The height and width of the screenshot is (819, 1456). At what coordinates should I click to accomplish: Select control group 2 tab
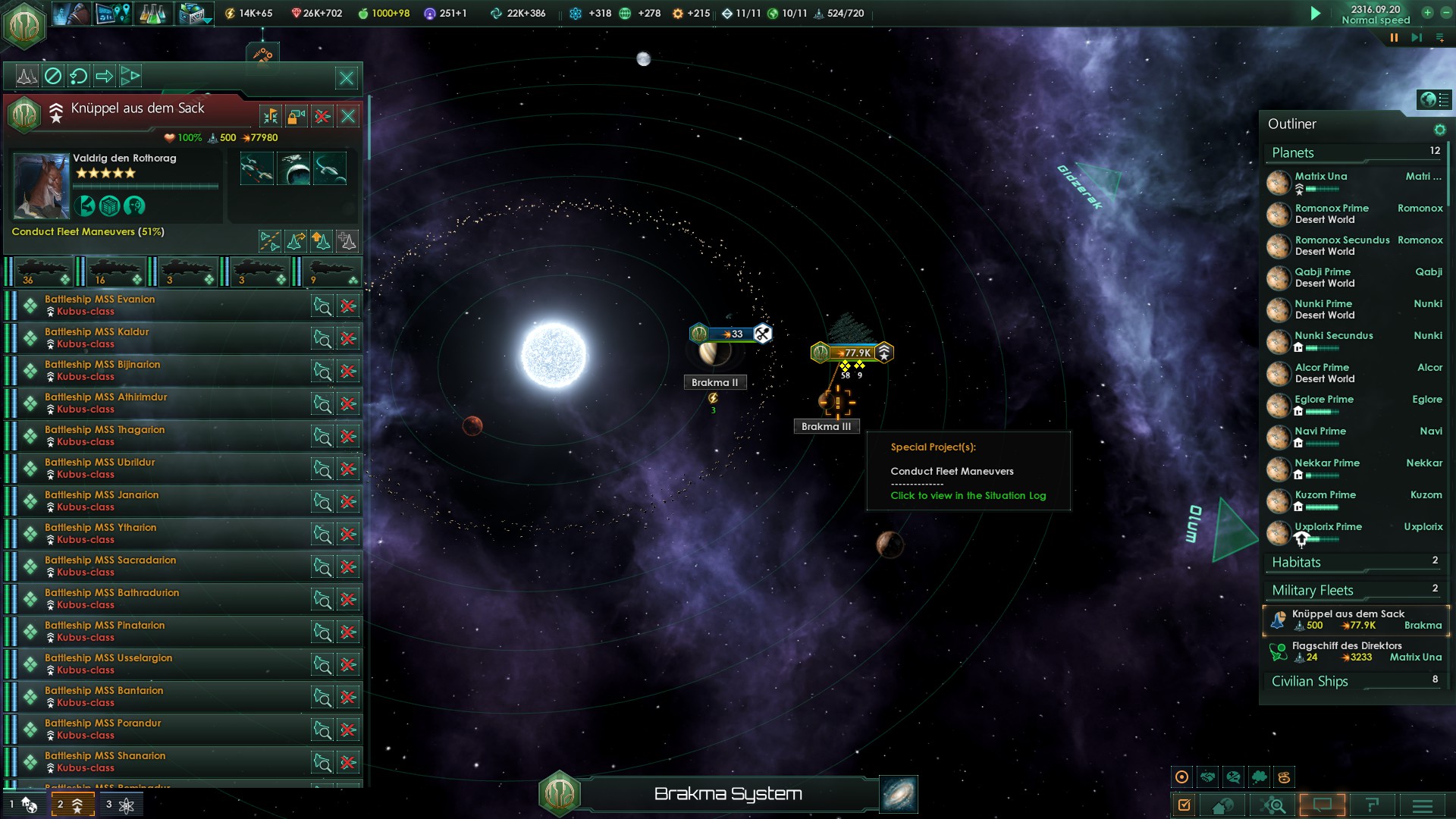pos(72,805)
